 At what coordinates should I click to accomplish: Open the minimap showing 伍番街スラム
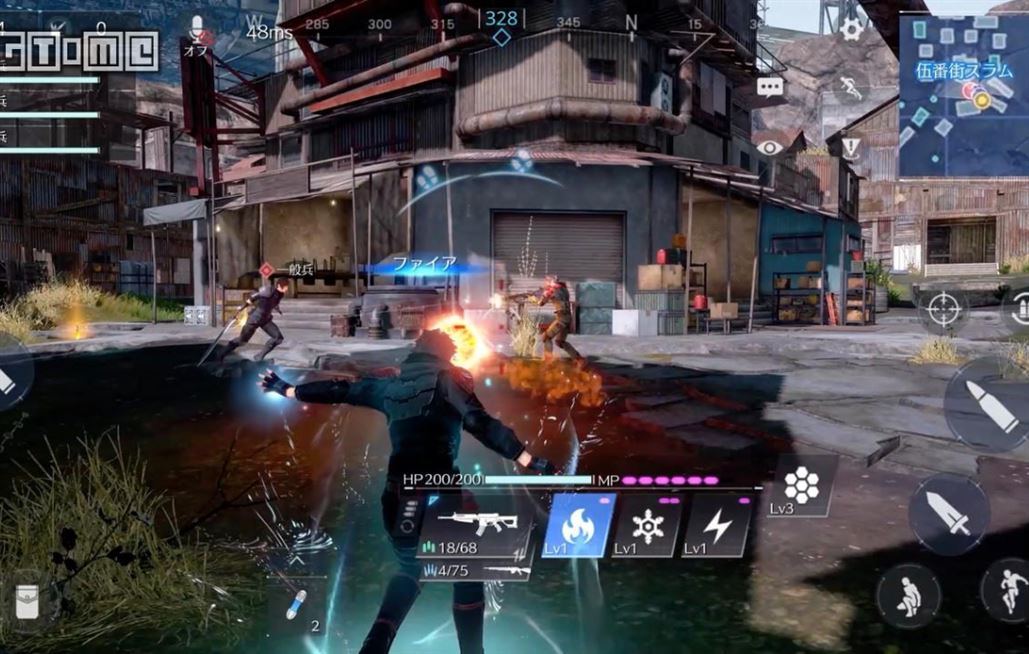[x=963, y=96]
